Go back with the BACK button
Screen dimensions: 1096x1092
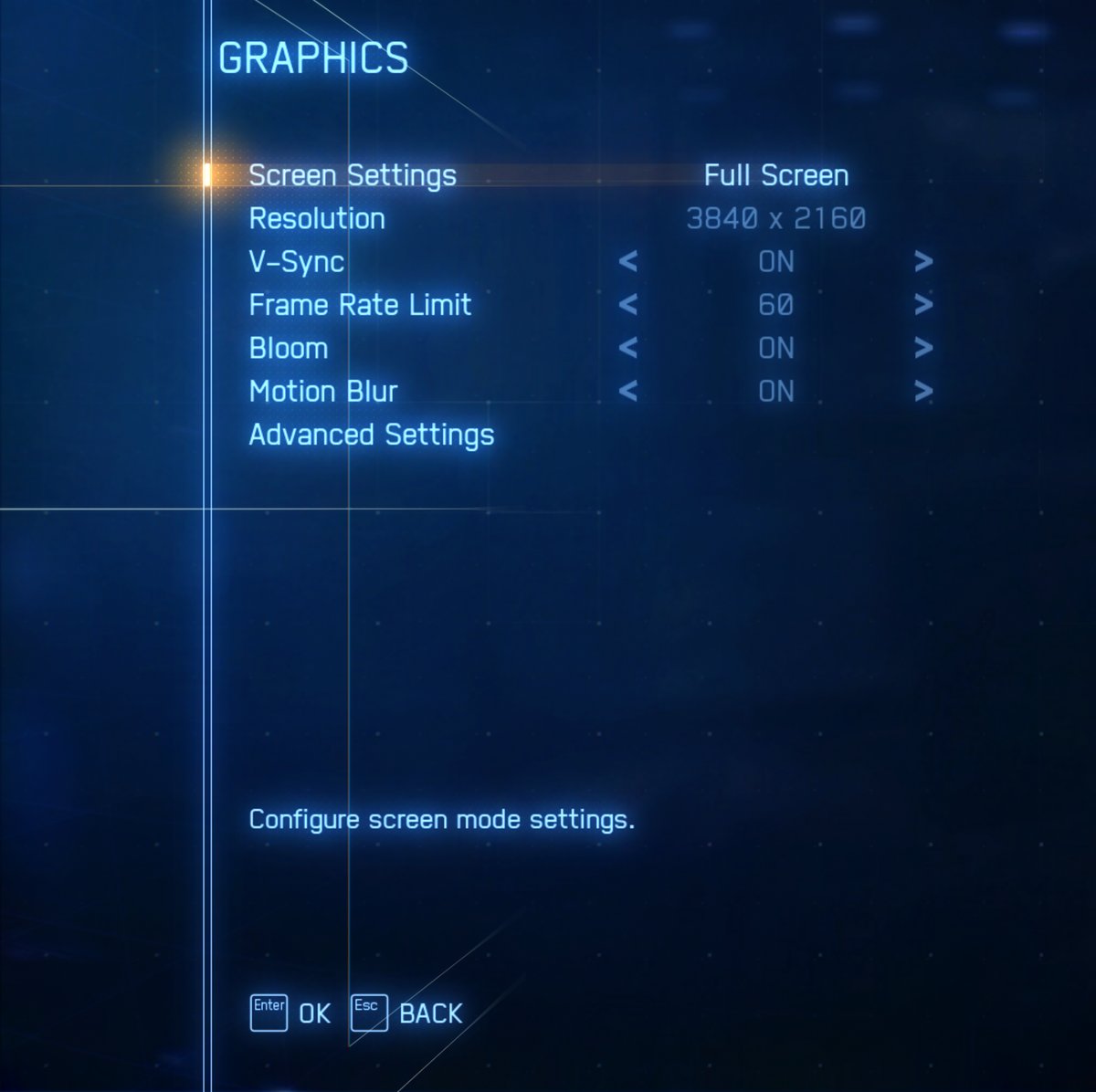[407, 1013]
